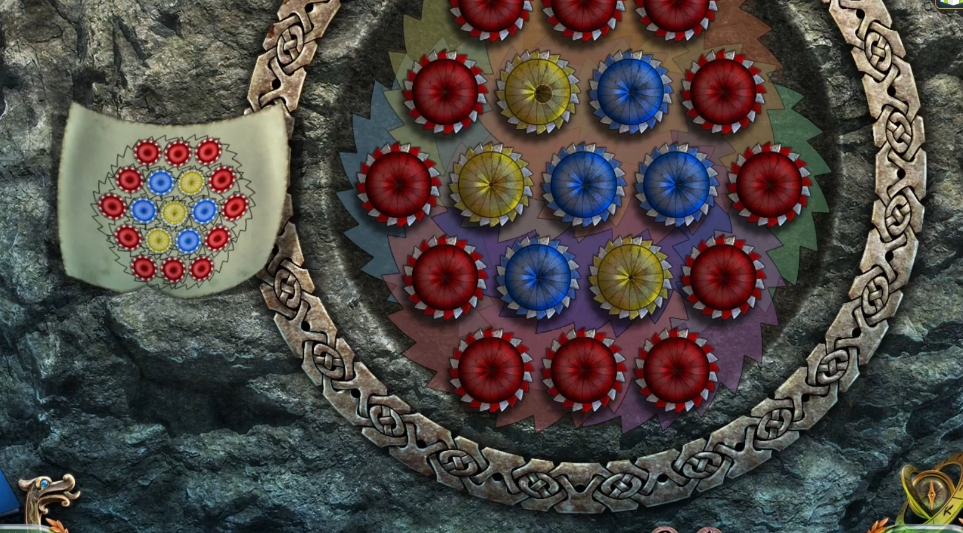Rotate the blue gear at the puzzle's center
The height and width of the screenshot is (533, 963).
coord(584,185)
